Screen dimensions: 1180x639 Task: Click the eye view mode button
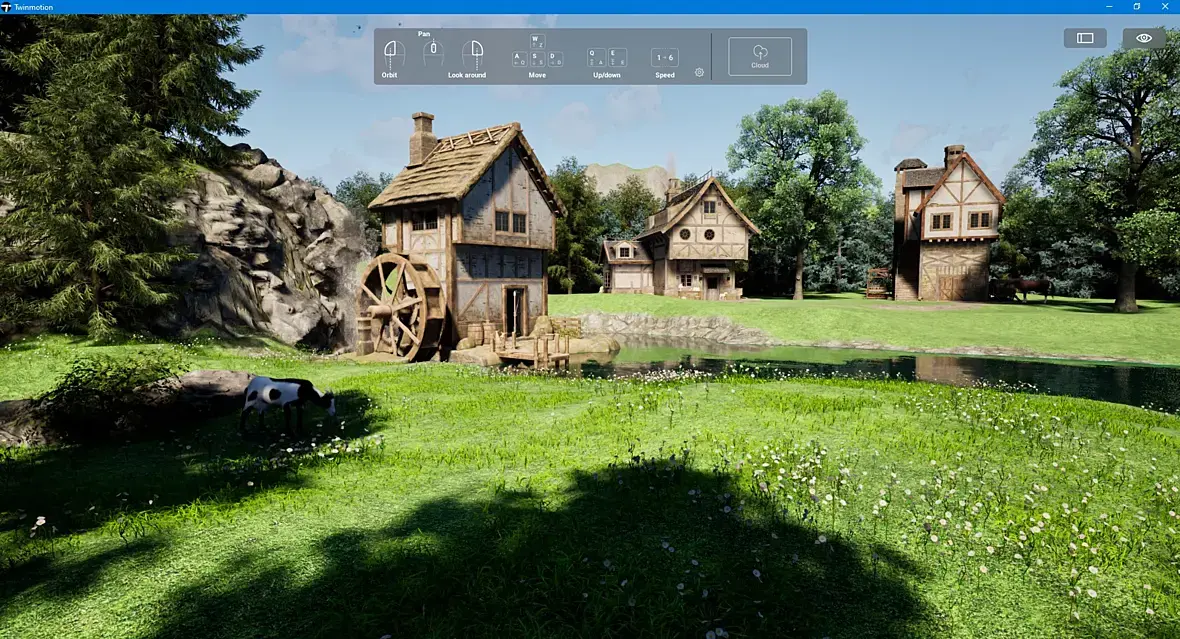click(1144, 38)
